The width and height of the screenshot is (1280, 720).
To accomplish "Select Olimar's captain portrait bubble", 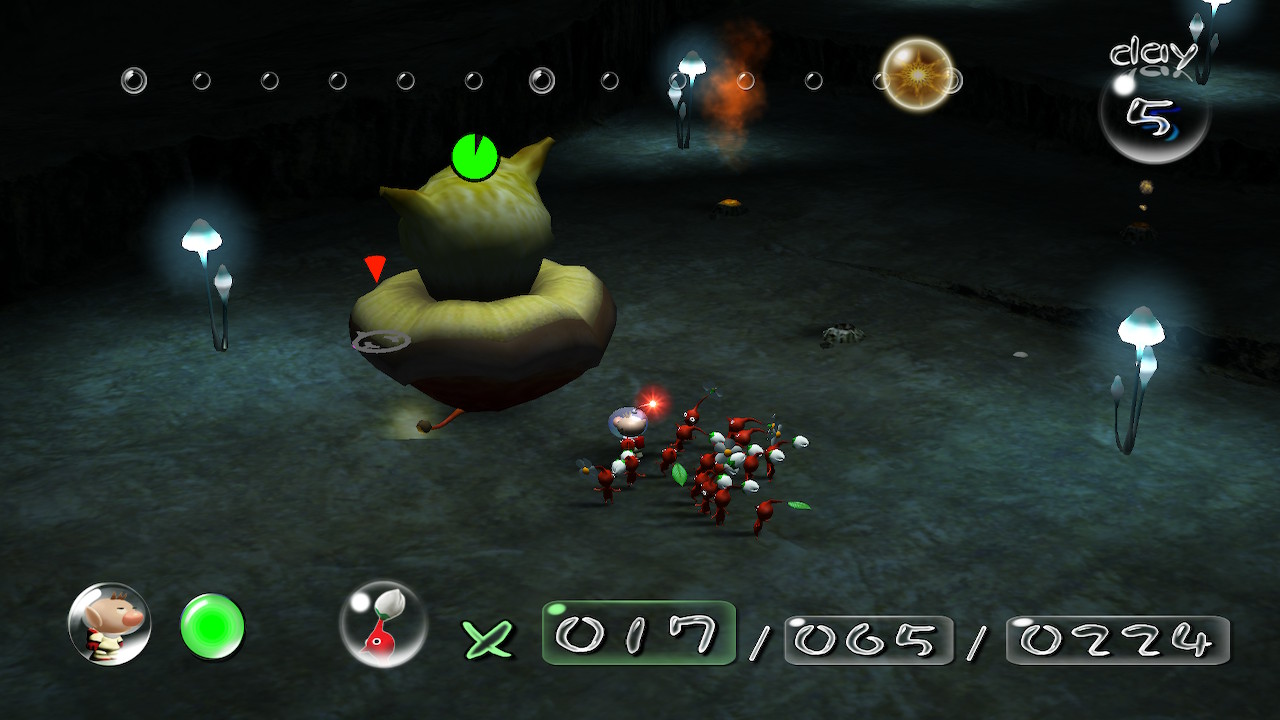I will coord(110,624).
